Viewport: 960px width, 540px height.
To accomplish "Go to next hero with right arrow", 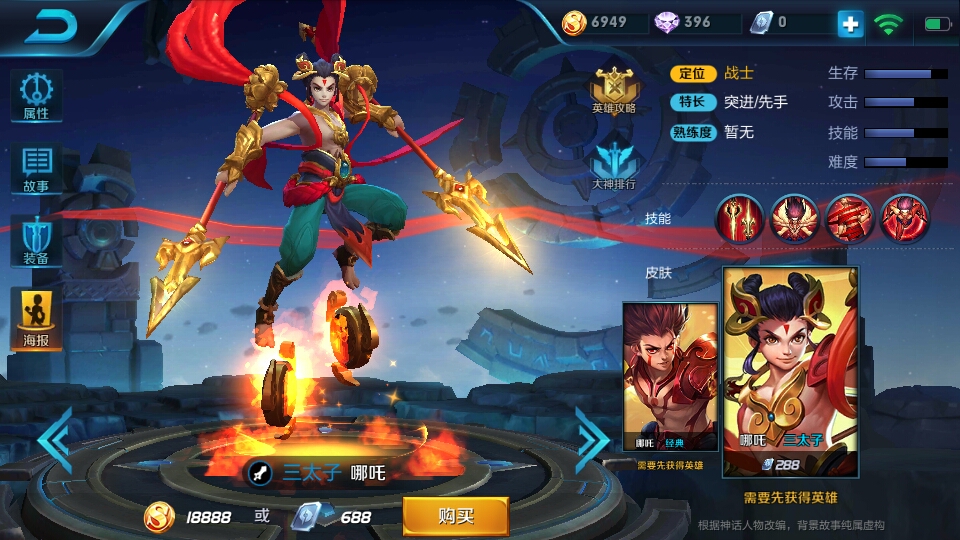I will pos(592,440).
